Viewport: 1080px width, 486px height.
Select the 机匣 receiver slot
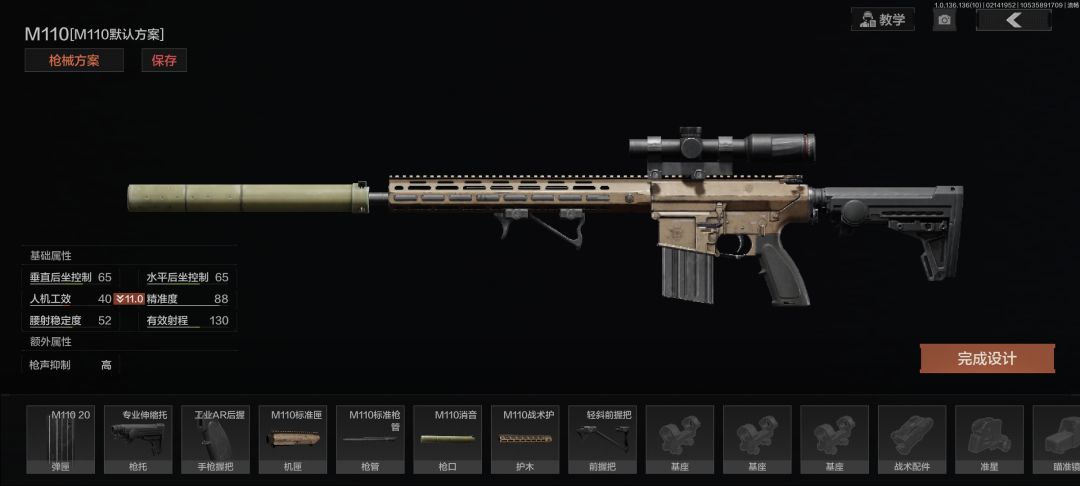coord(293,440)
